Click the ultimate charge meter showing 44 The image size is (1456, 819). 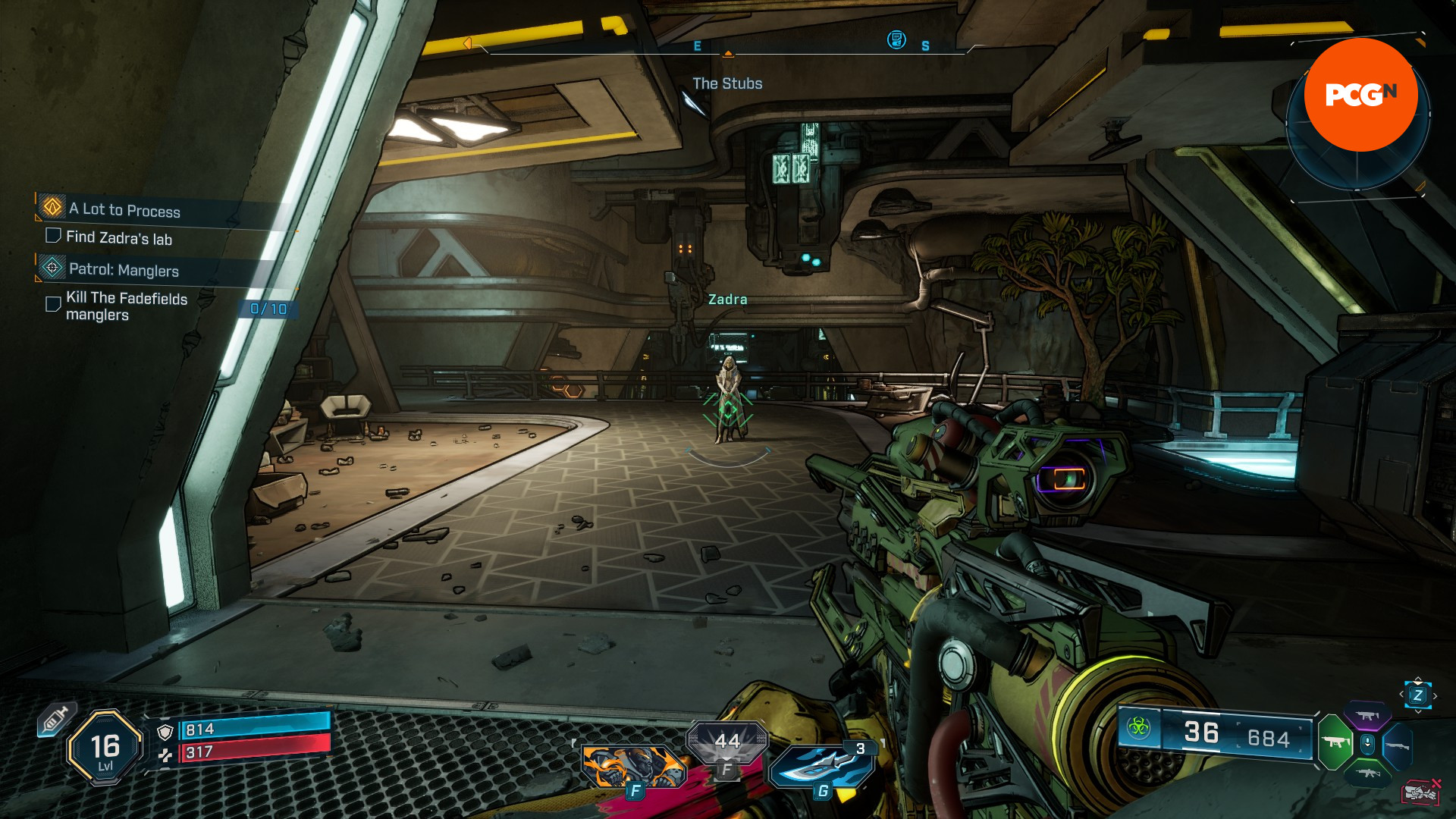click(726, 742)
